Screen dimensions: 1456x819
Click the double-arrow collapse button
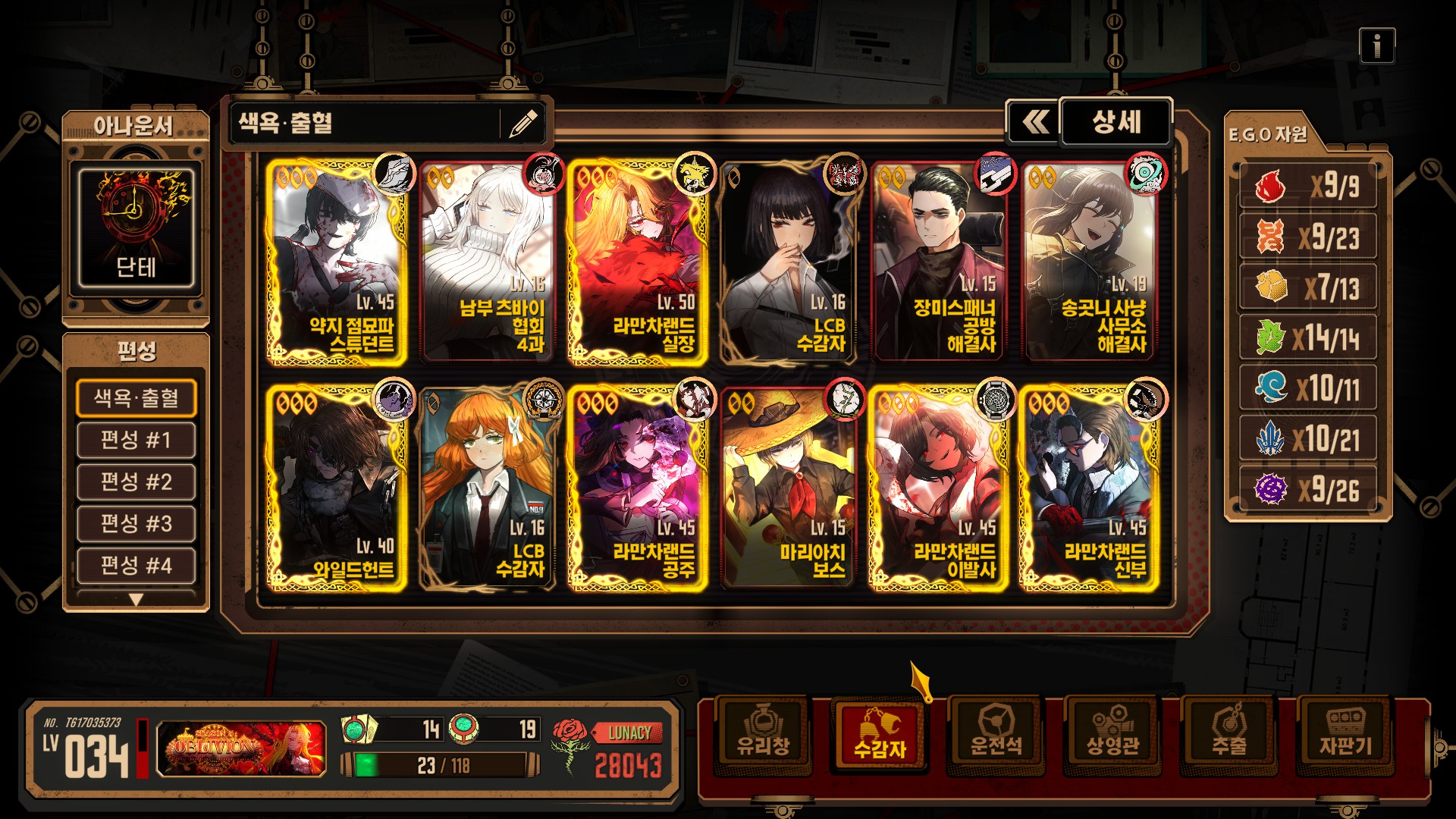click(1034, 122)
